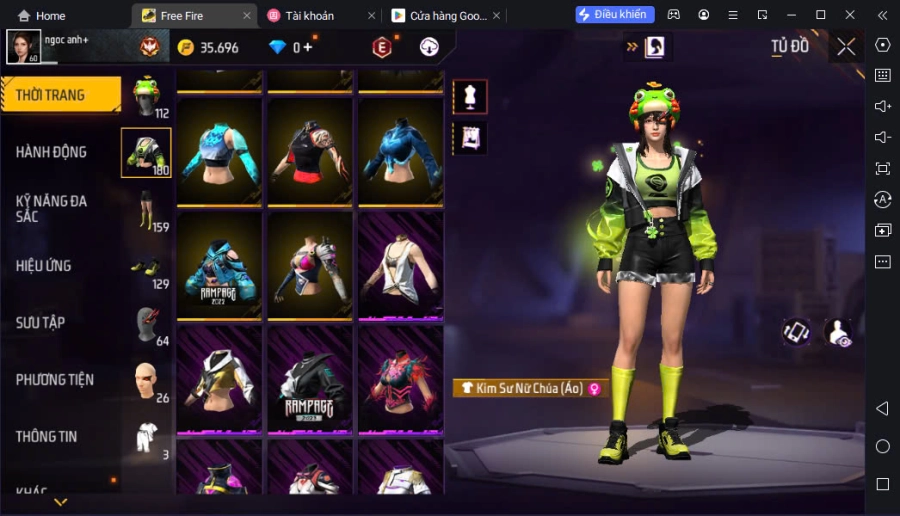Select the black Rampage 2023 hoodie

click(310, 380)
